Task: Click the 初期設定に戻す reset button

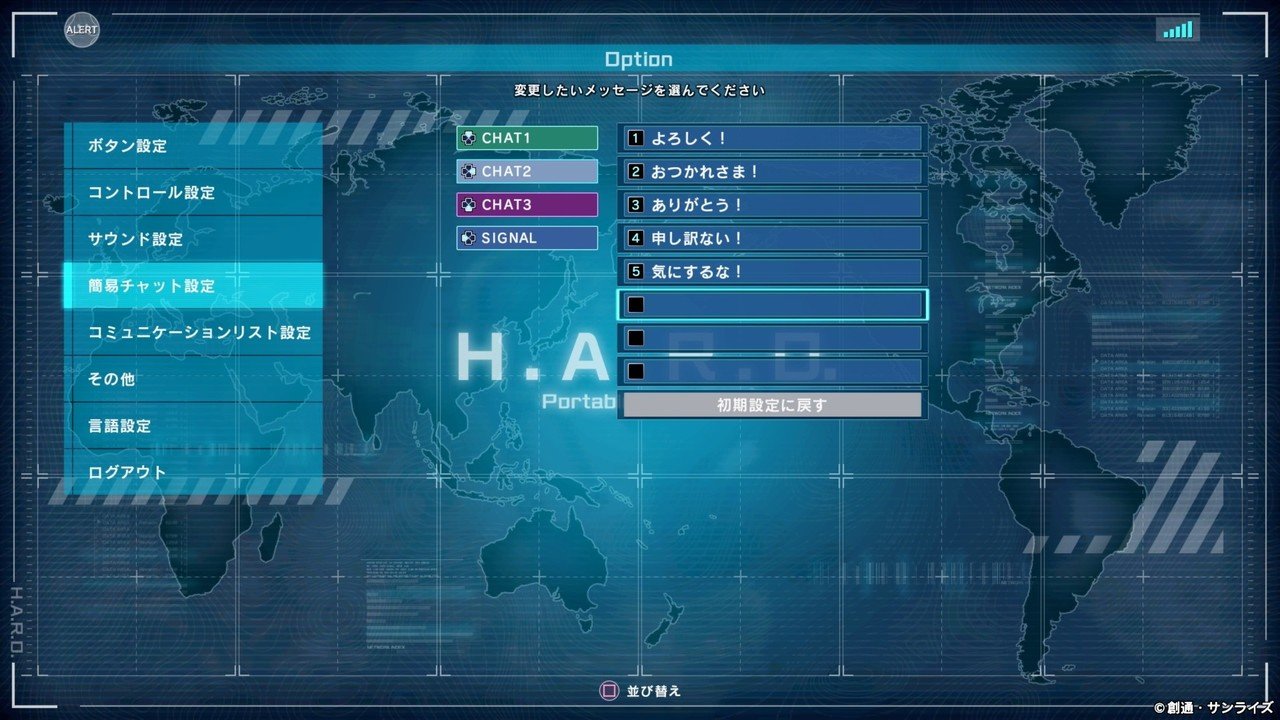Action: (x=771, y=404)
